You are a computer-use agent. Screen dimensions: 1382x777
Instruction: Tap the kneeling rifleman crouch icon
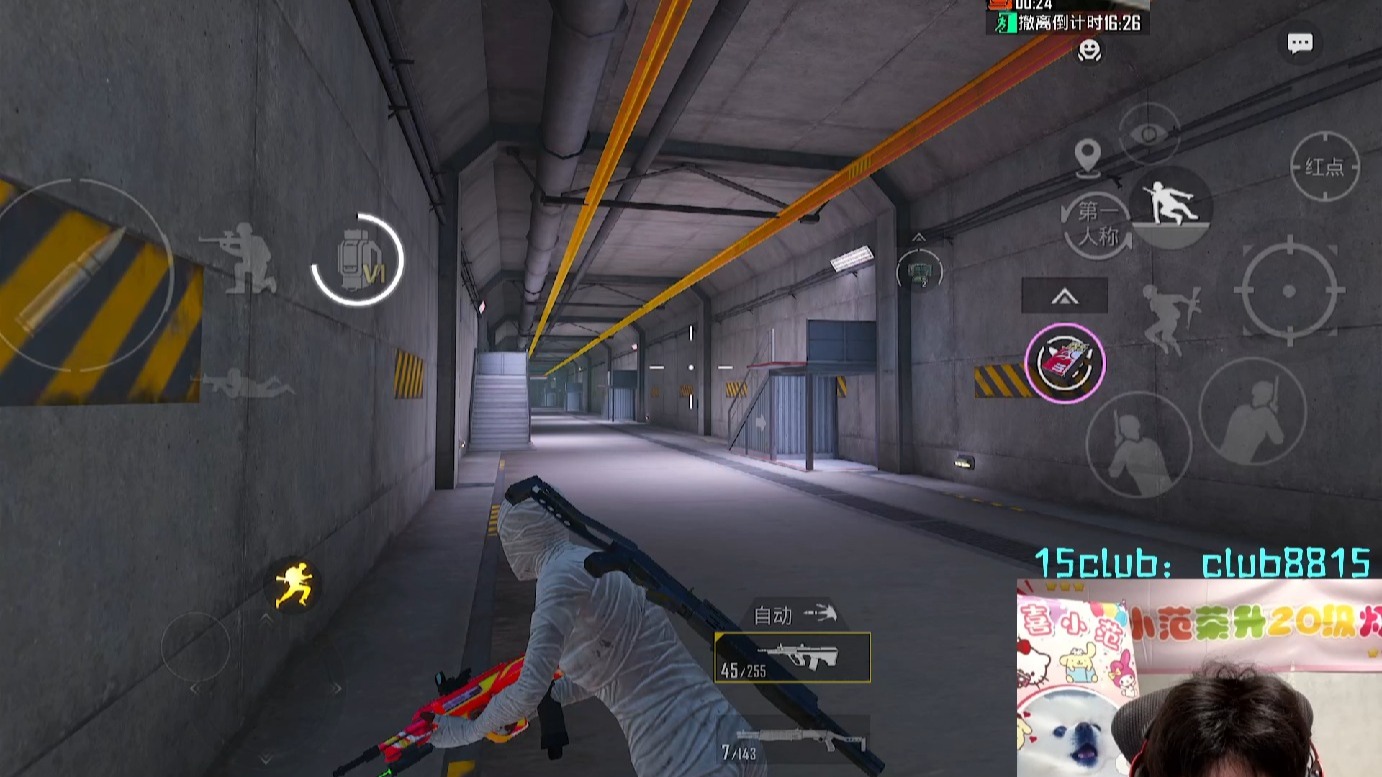[238, 258]
